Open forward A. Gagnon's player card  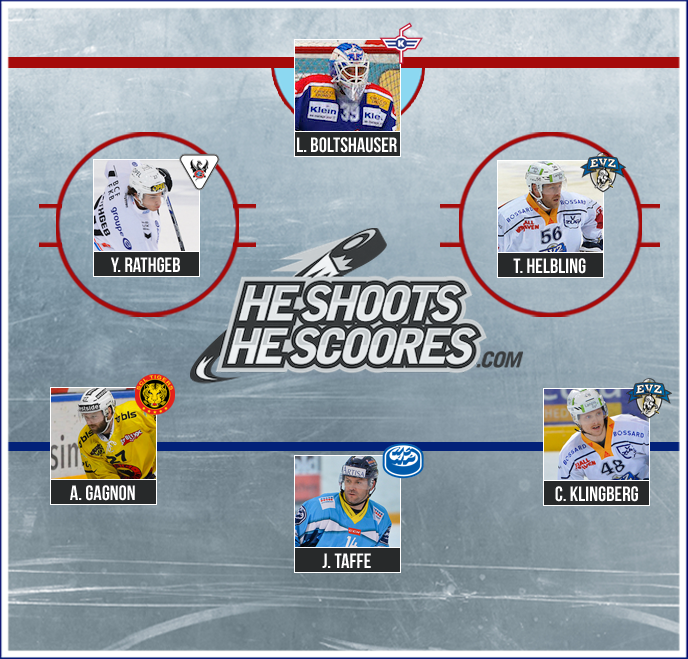tap(103, 445)
